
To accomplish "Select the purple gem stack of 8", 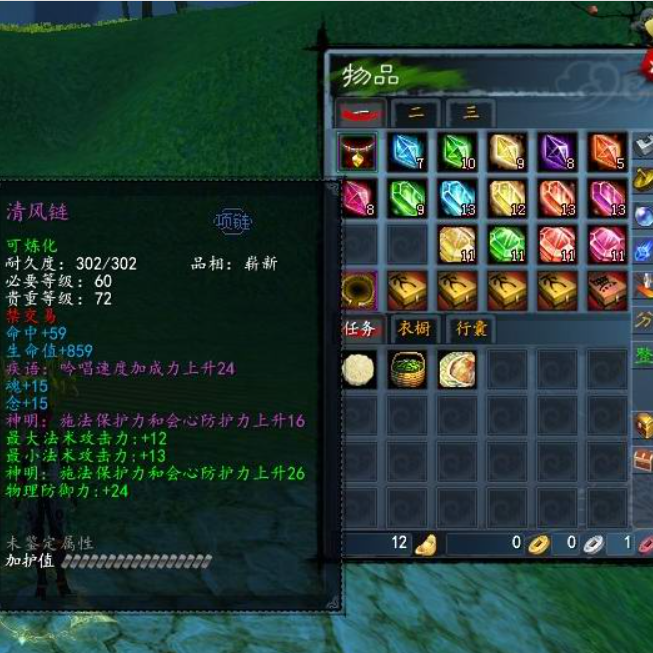I will (x=556, y=152).
